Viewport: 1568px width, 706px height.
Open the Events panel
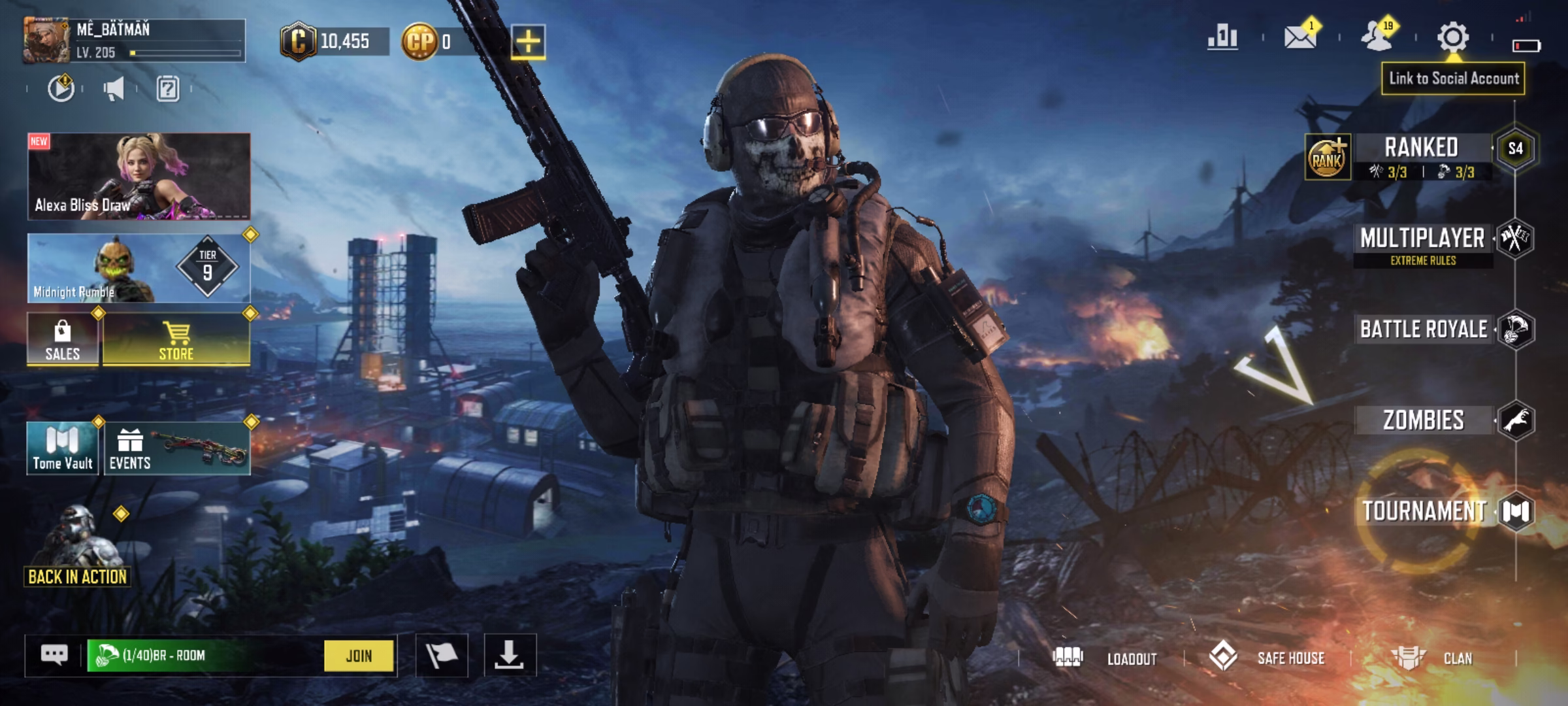click(176, 448)
